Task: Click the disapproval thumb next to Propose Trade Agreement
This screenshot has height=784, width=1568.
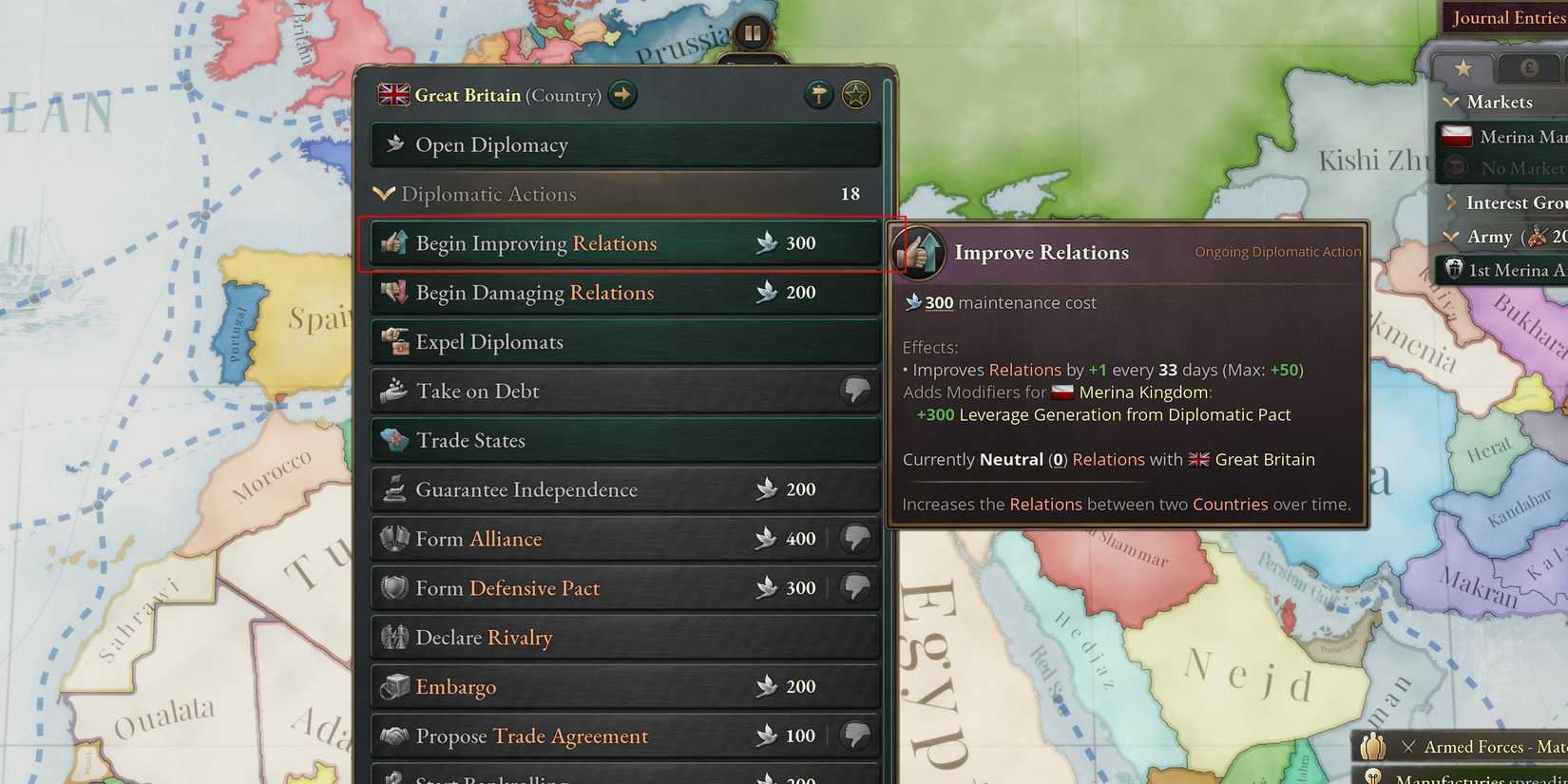Action: coord(856,735)
